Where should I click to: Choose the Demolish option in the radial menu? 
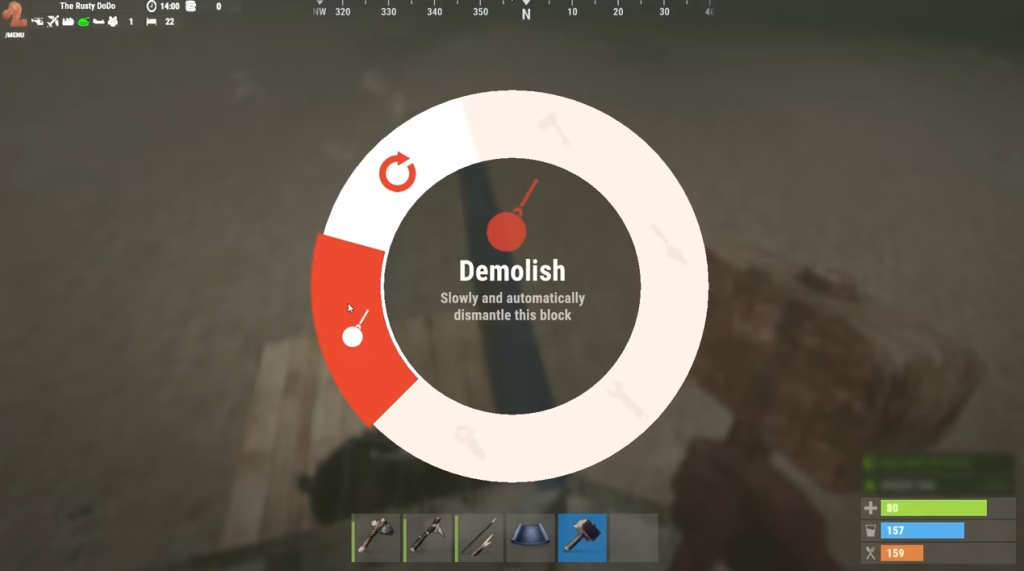(356, 328)
